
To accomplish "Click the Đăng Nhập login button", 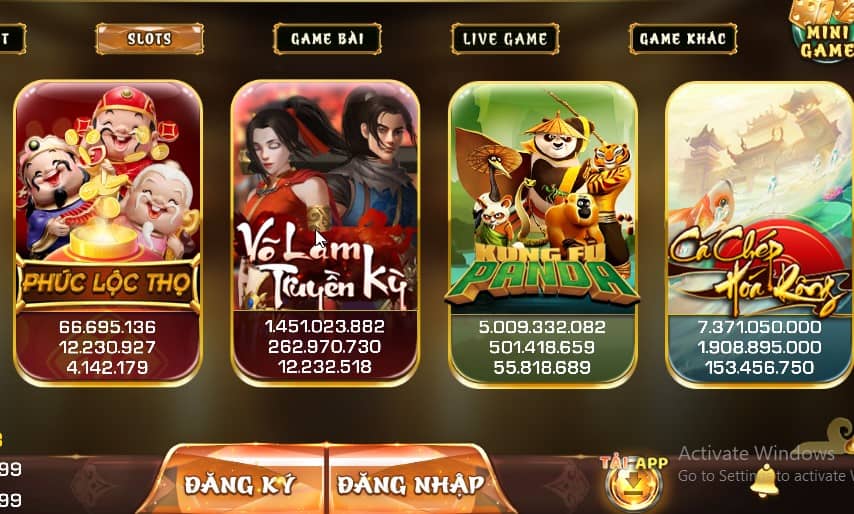I will [x=411, y=484].
